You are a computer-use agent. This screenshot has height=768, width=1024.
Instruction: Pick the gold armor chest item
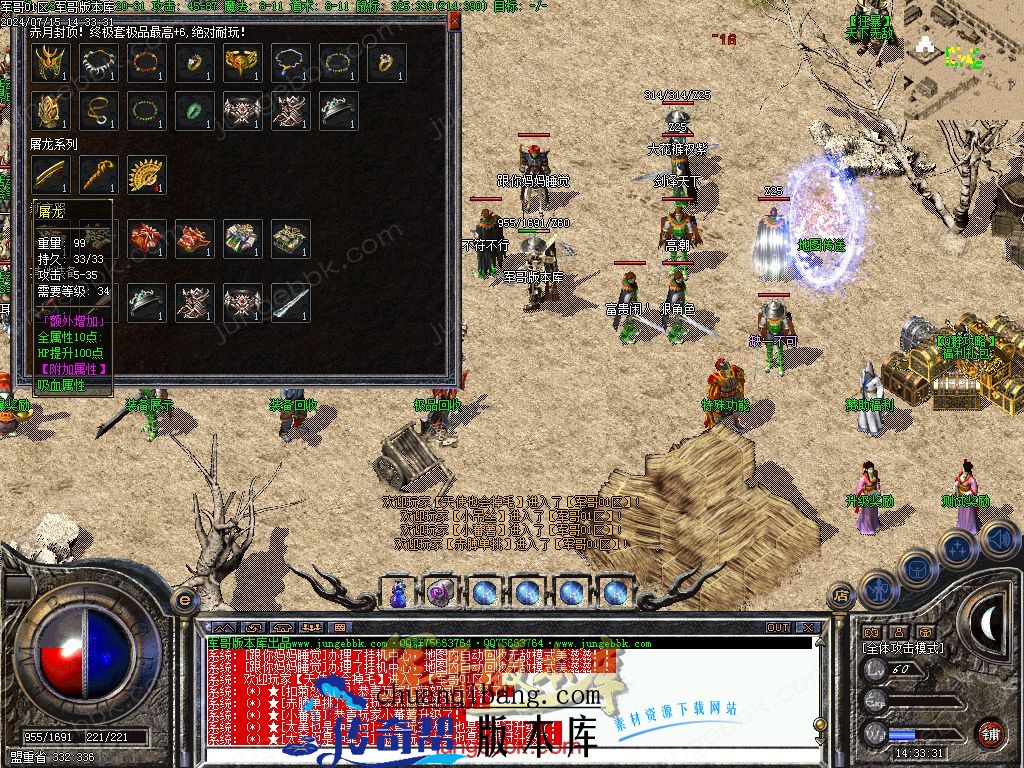[290, 239]
